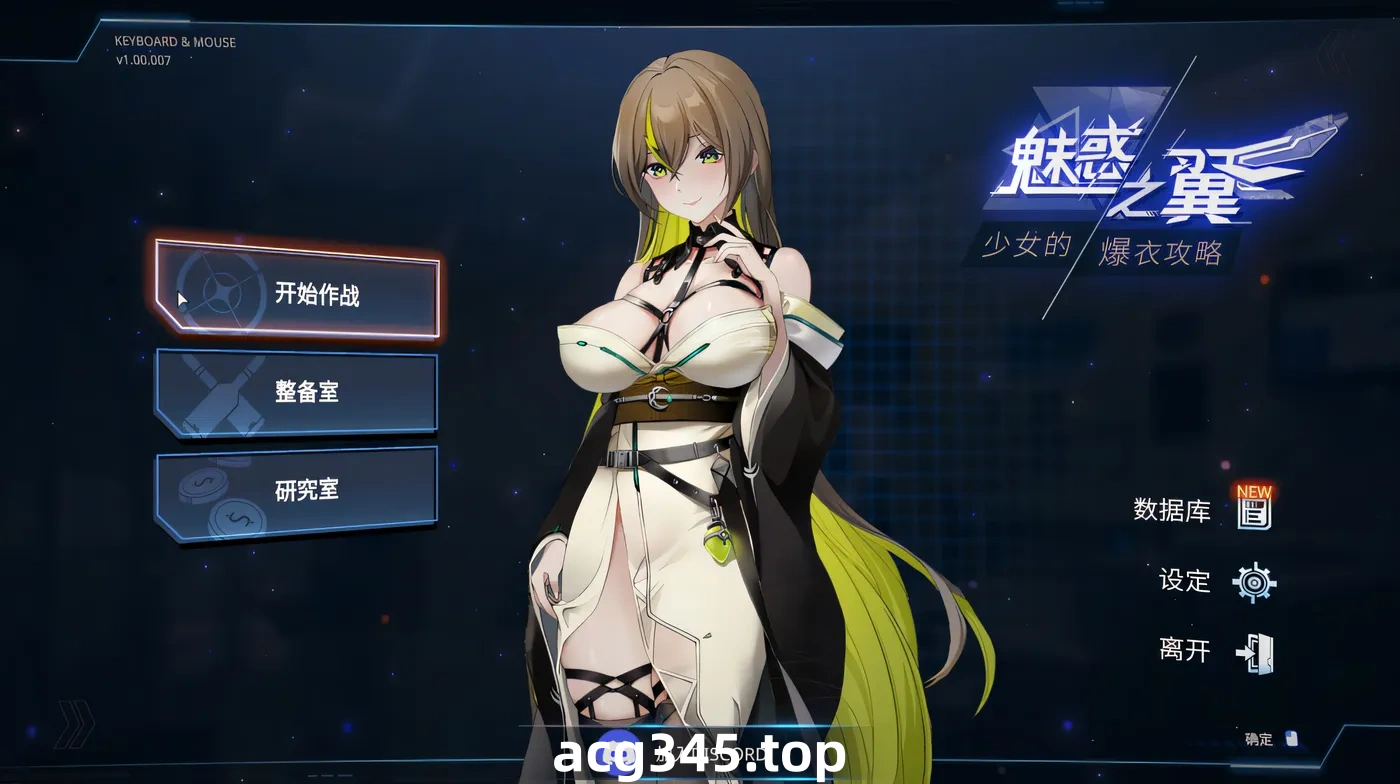The image size is (1400, 784).
Task: Open the 数据库 database menu
Action: (1172, 512)
